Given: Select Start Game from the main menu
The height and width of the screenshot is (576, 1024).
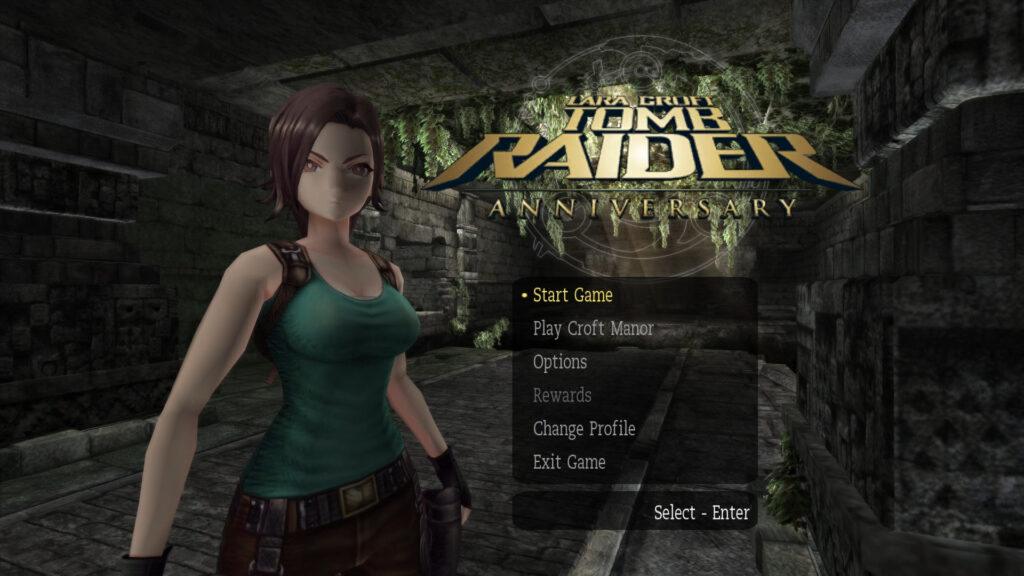Looking at the screenshot, I should pyautogui.click(x=572, y=295).
